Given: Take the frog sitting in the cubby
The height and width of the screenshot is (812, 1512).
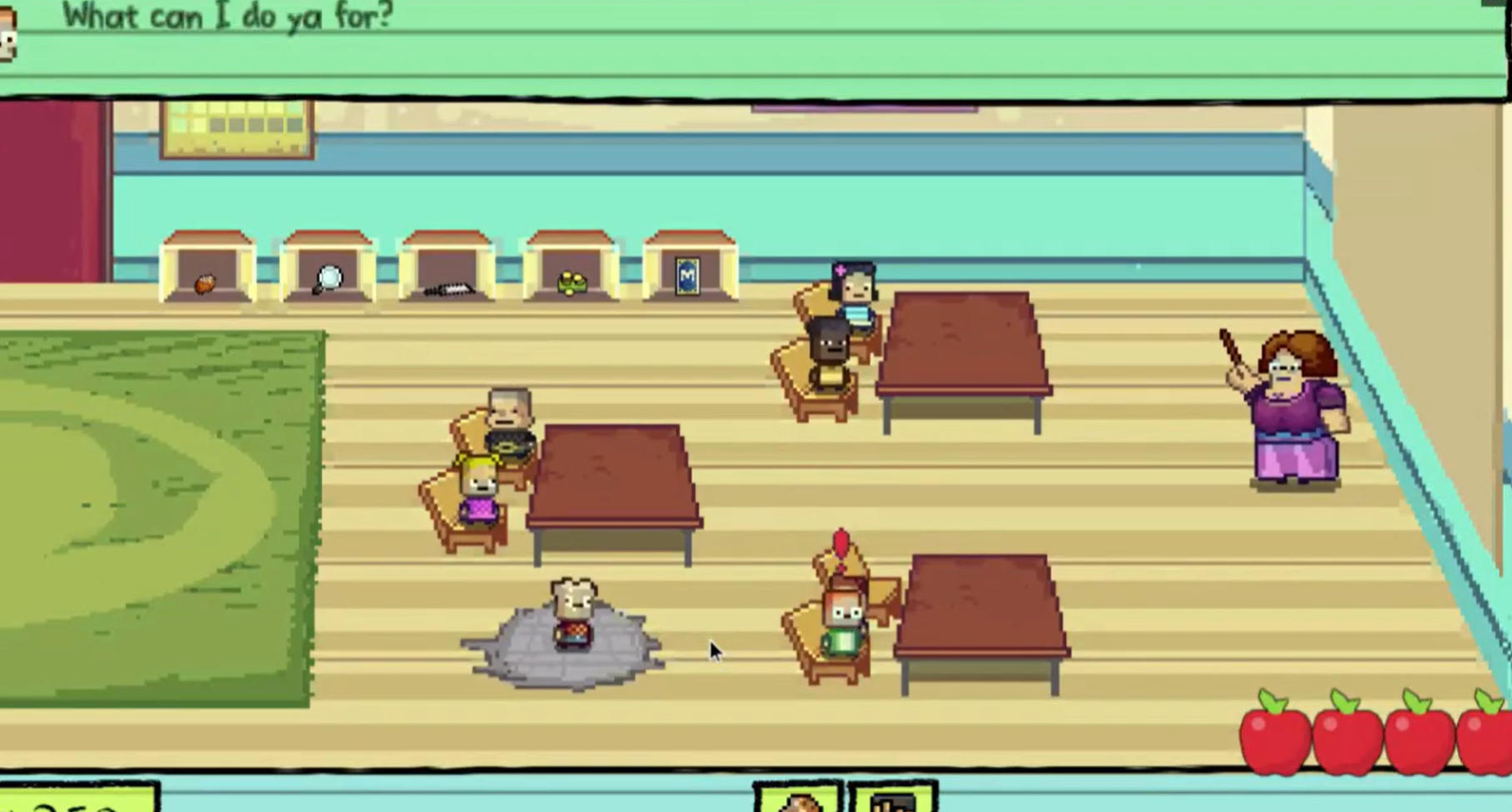Looking at the screenshot, I should click(571, 282).
